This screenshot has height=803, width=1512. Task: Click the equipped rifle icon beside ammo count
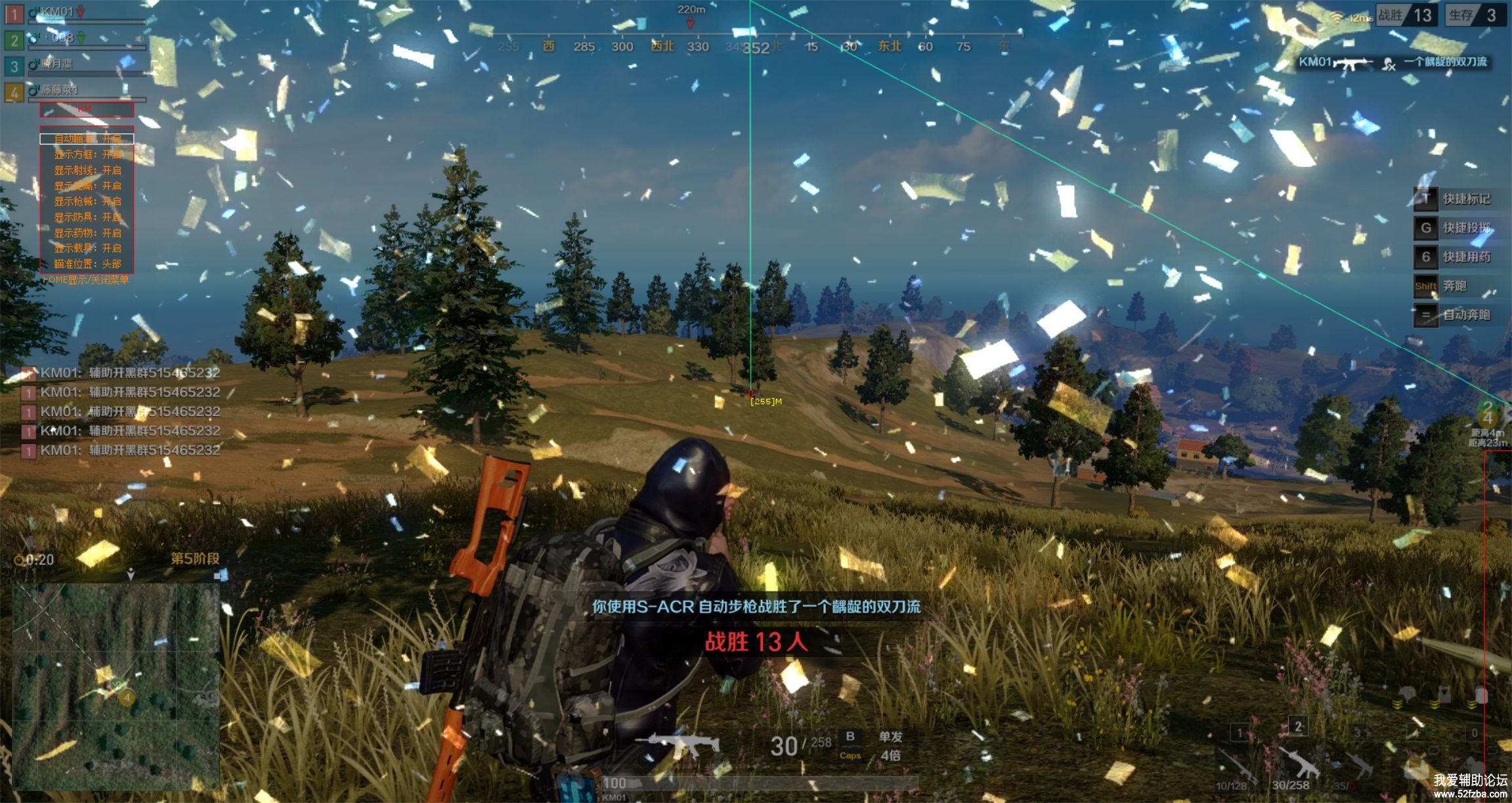coord(678,744)
